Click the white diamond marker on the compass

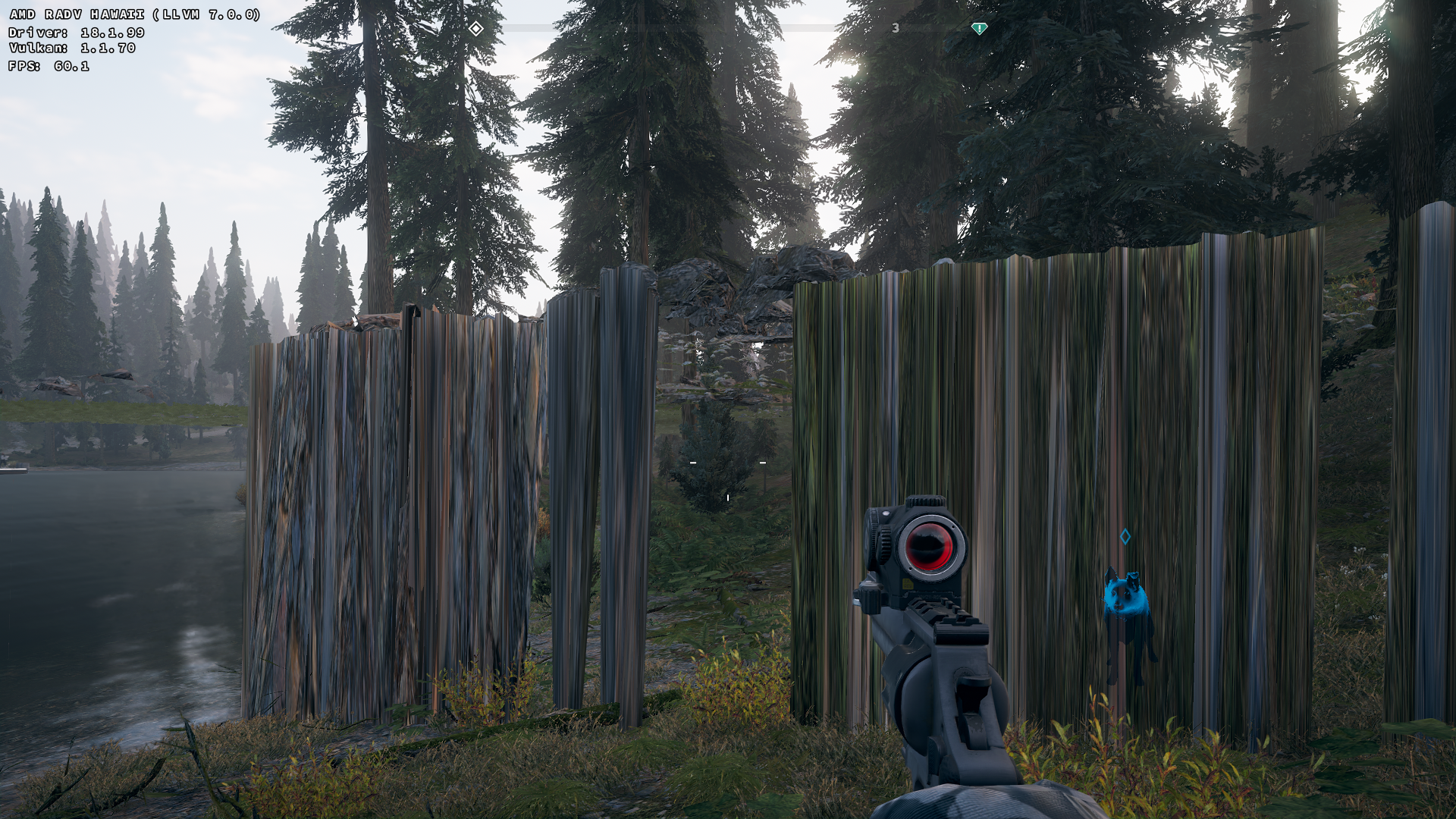pos(475,29)
